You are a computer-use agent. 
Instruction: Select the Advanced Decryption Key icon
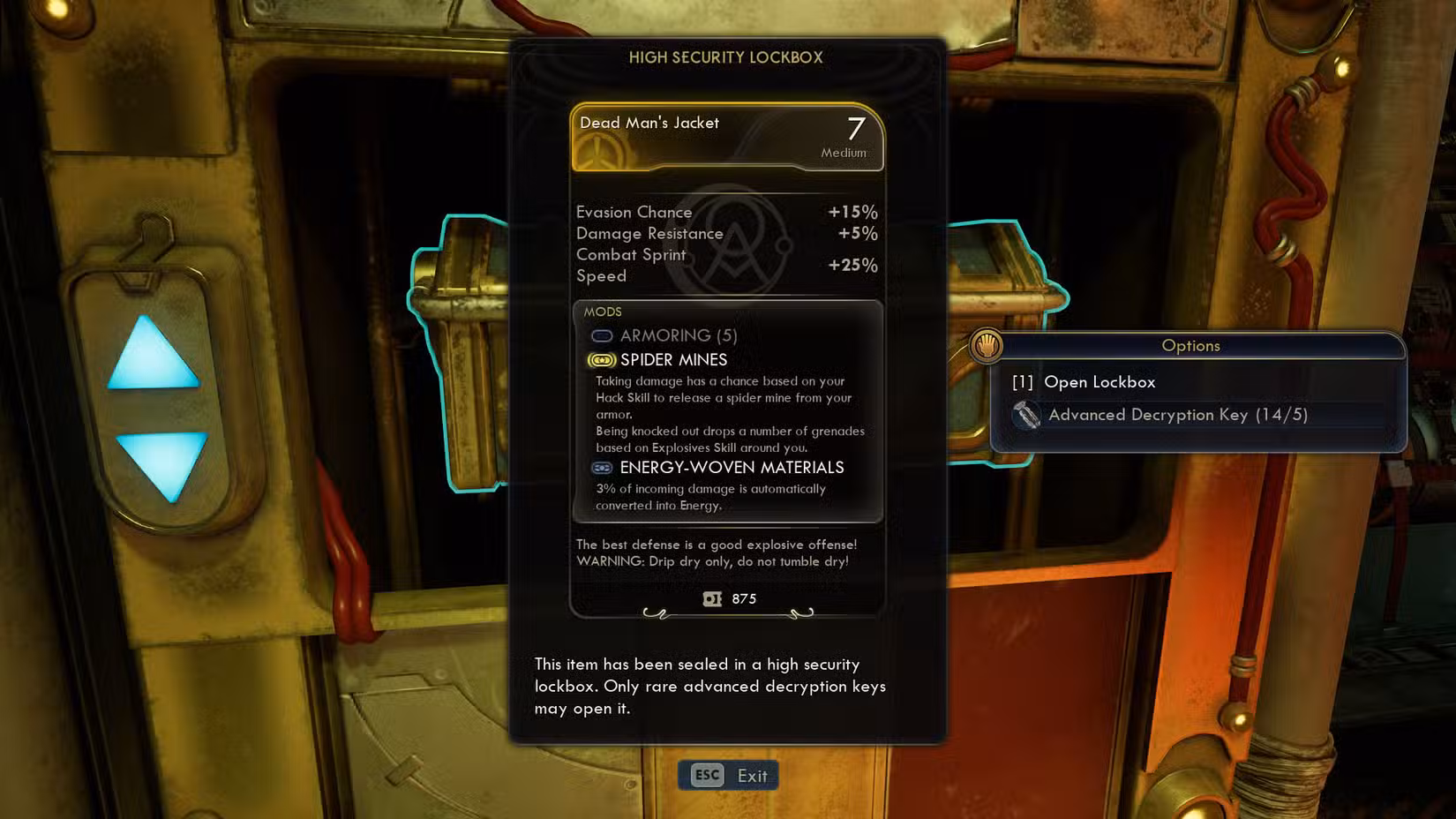[x=1027, y=415]
